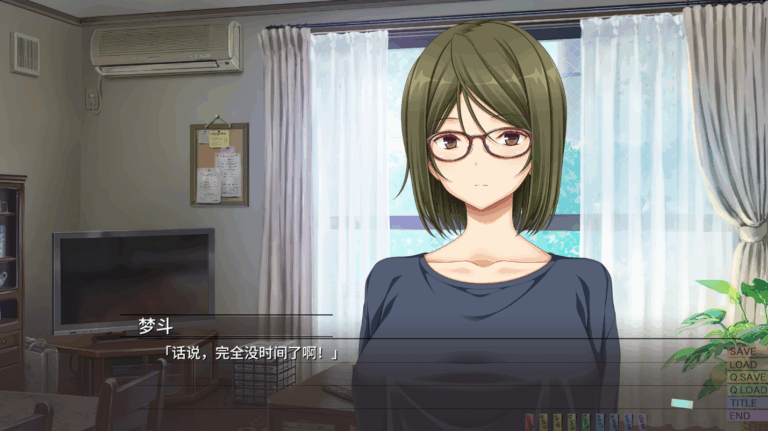768x431 pixels.
Task: Open the SAVE menu
Action: (745, 352)
